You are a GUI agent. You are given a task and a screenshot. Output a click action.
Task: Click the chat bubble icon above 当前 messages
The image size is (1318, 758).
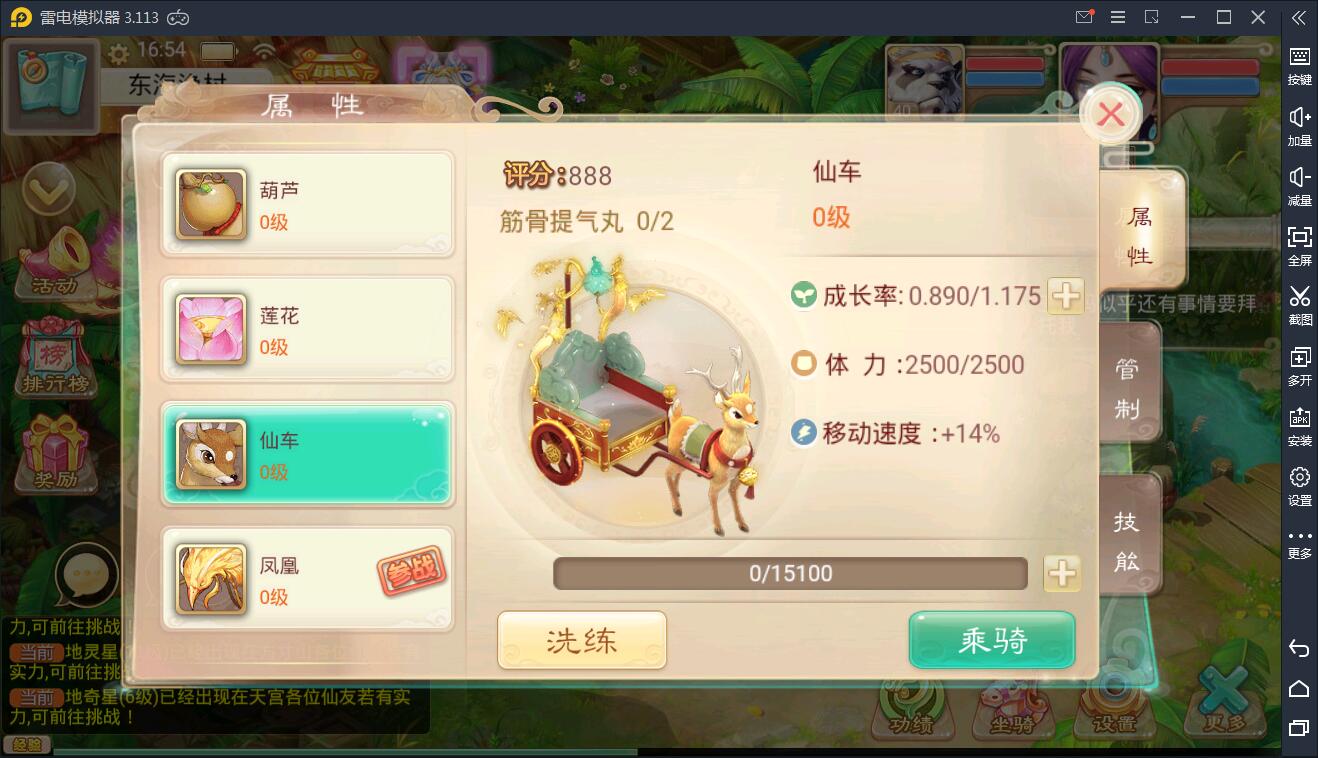tap(88, 575)
